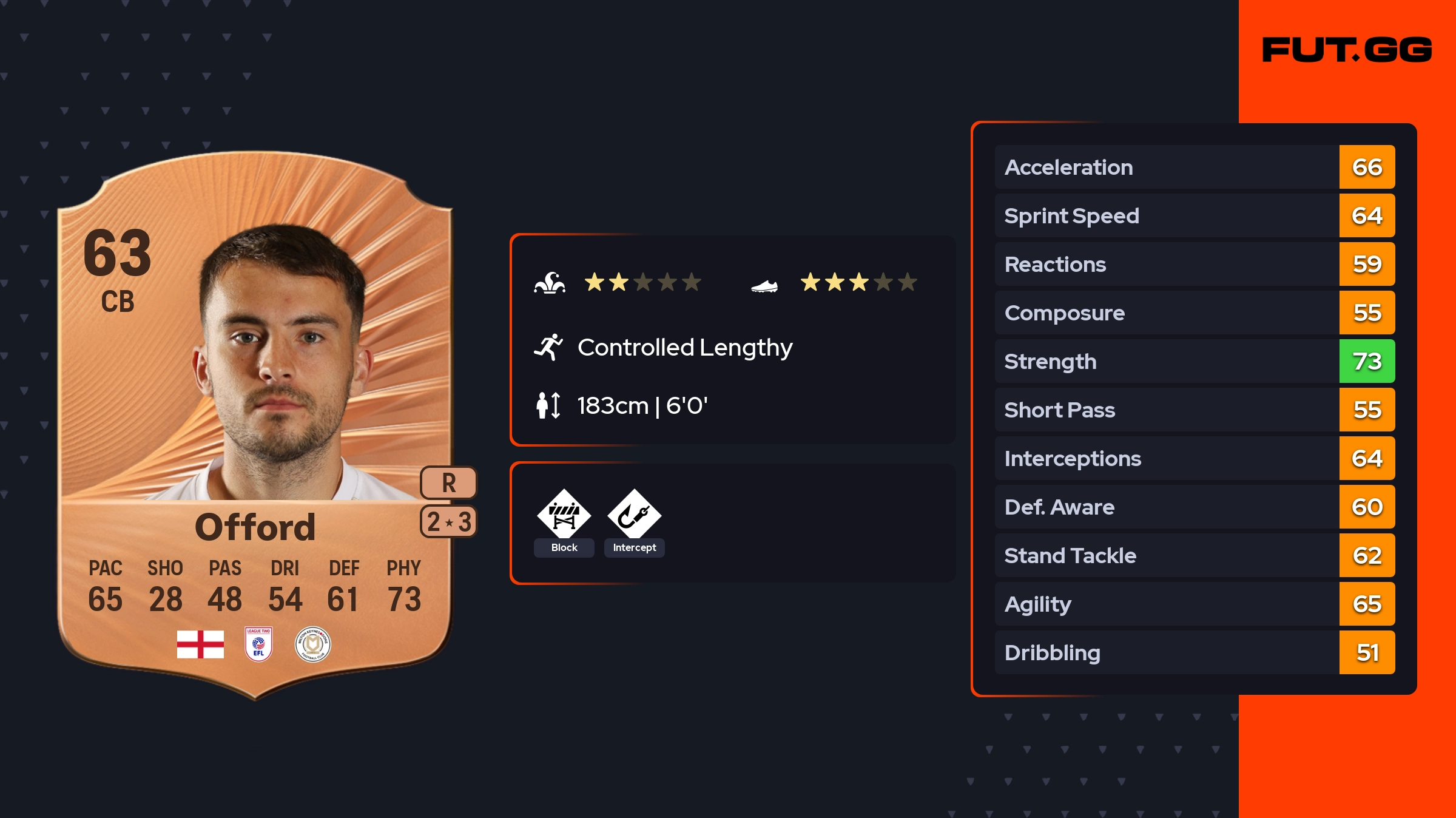This screenshot has height=818, width=1456.
Task: Open the FUT.GG logo link
Action: pos(1347,50)
